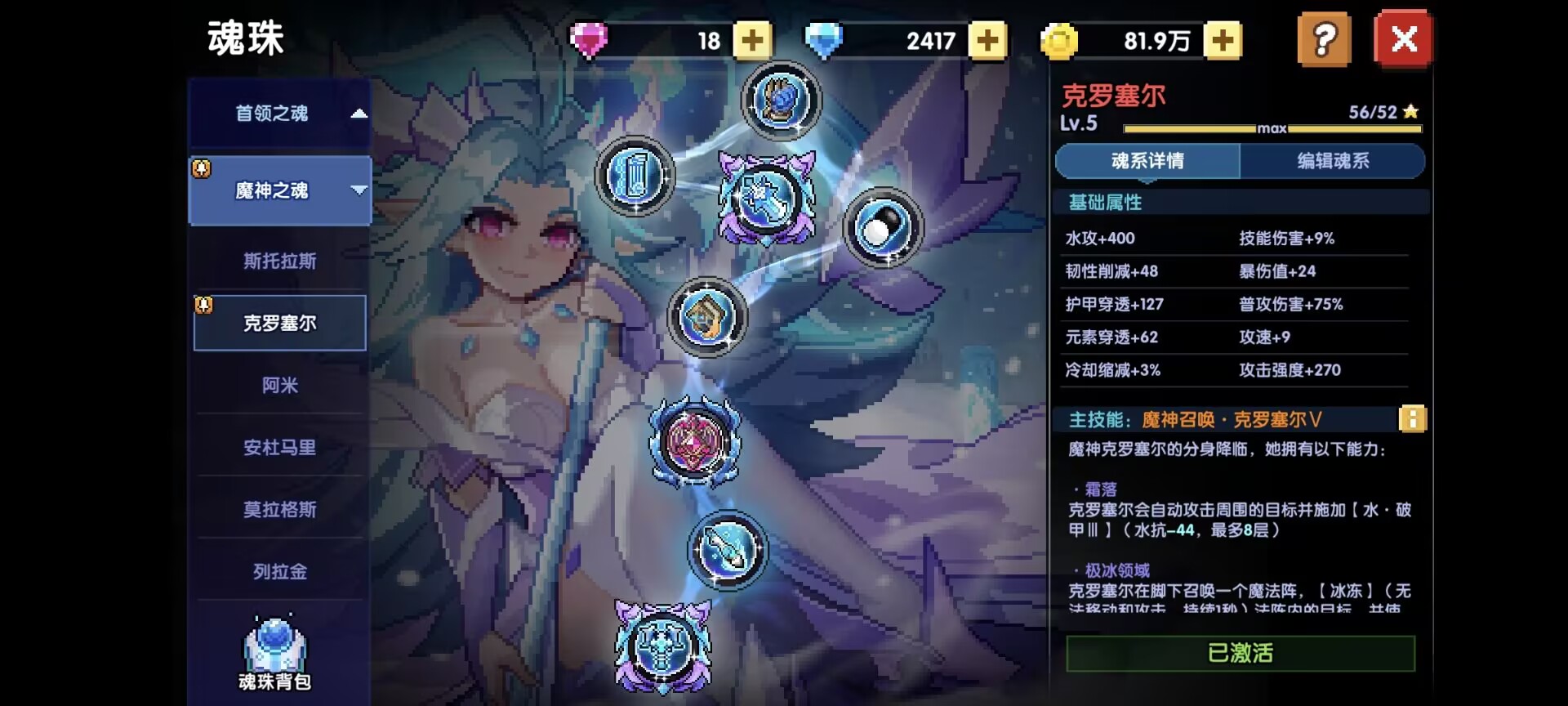
Task: Add more gold coins with plus button
Action: 1223,40
